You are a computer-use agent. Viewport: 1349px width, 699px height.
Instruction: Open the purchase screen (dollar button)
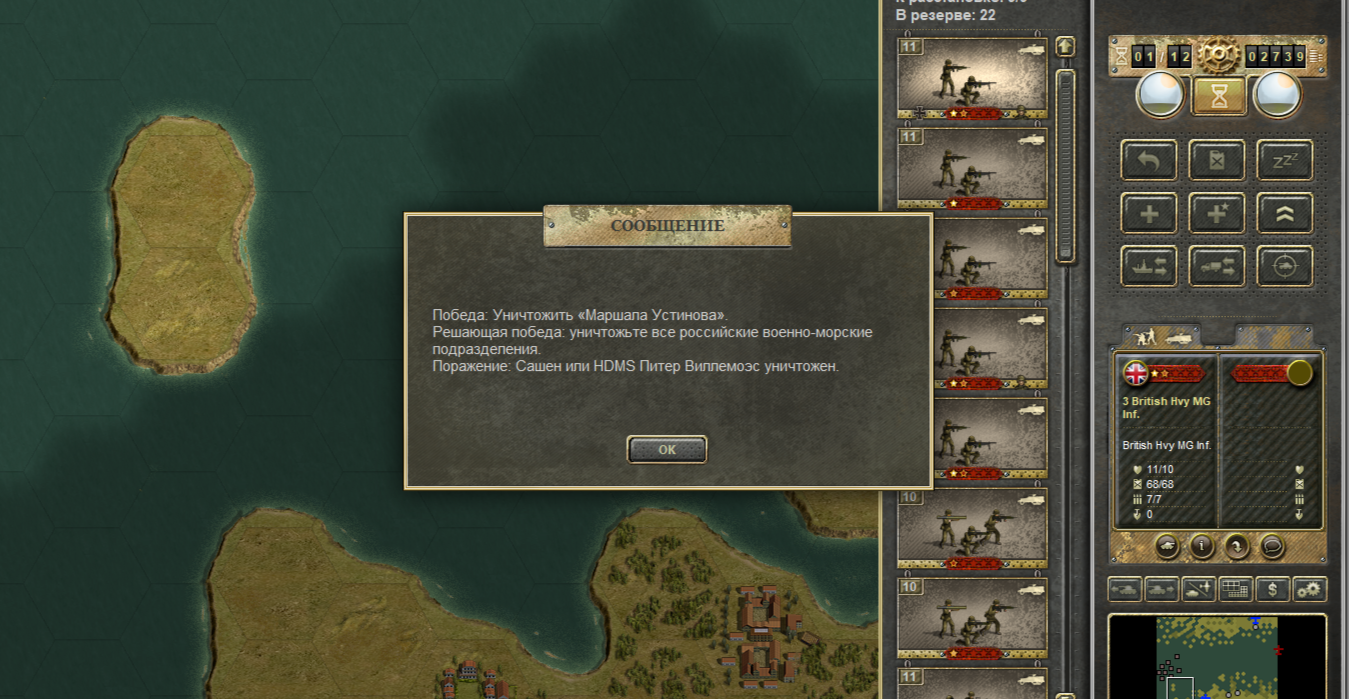(1272, 590)
